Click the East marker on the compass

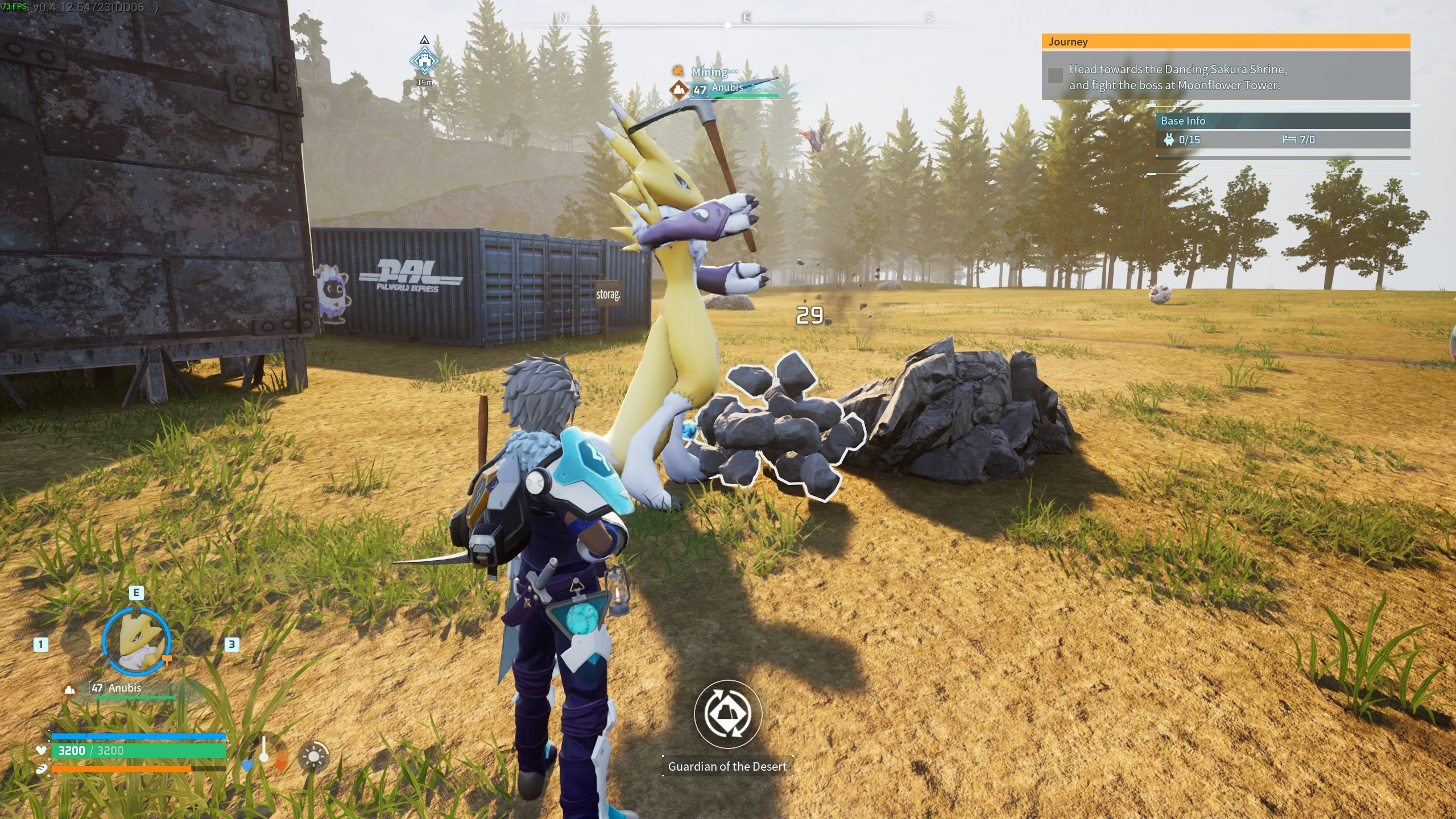(748, 17)
